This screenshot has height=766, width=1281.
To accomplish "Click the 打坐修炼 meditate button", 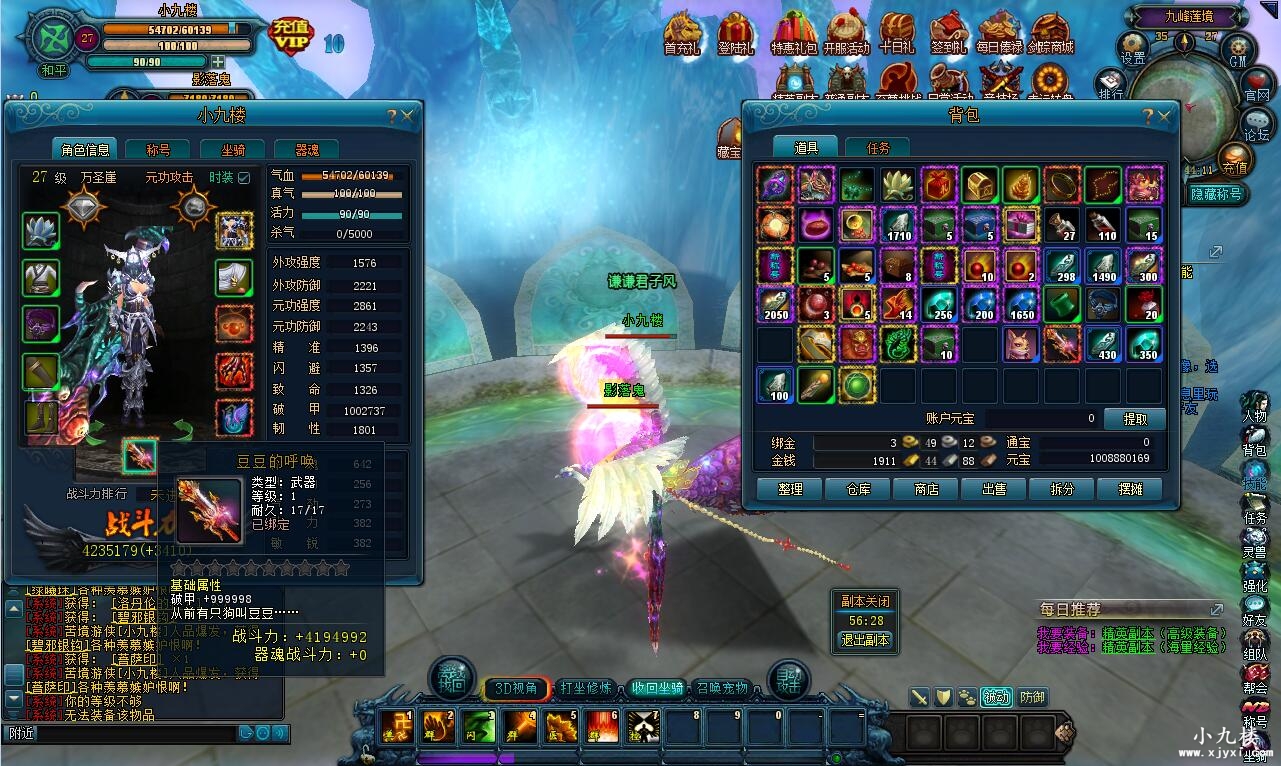I will [x=586, y=688].
